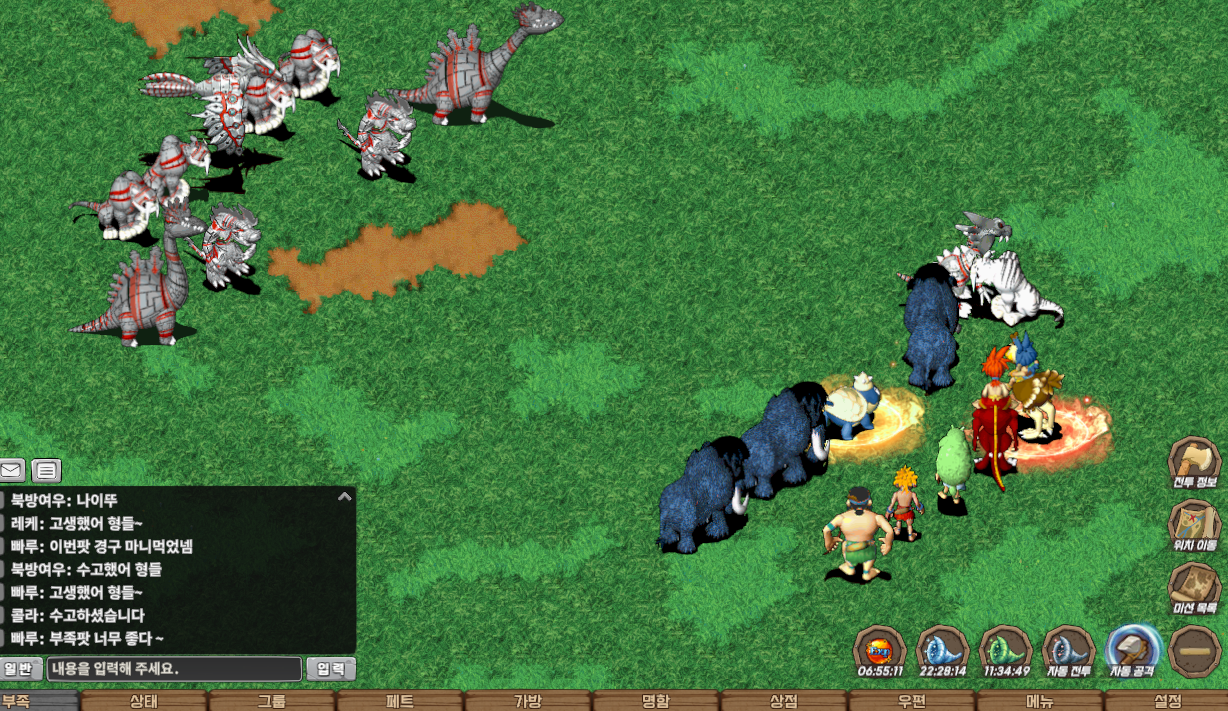Open the 페트 pet menu
This screenshot has height=711, width=1228.
point(400,701)
